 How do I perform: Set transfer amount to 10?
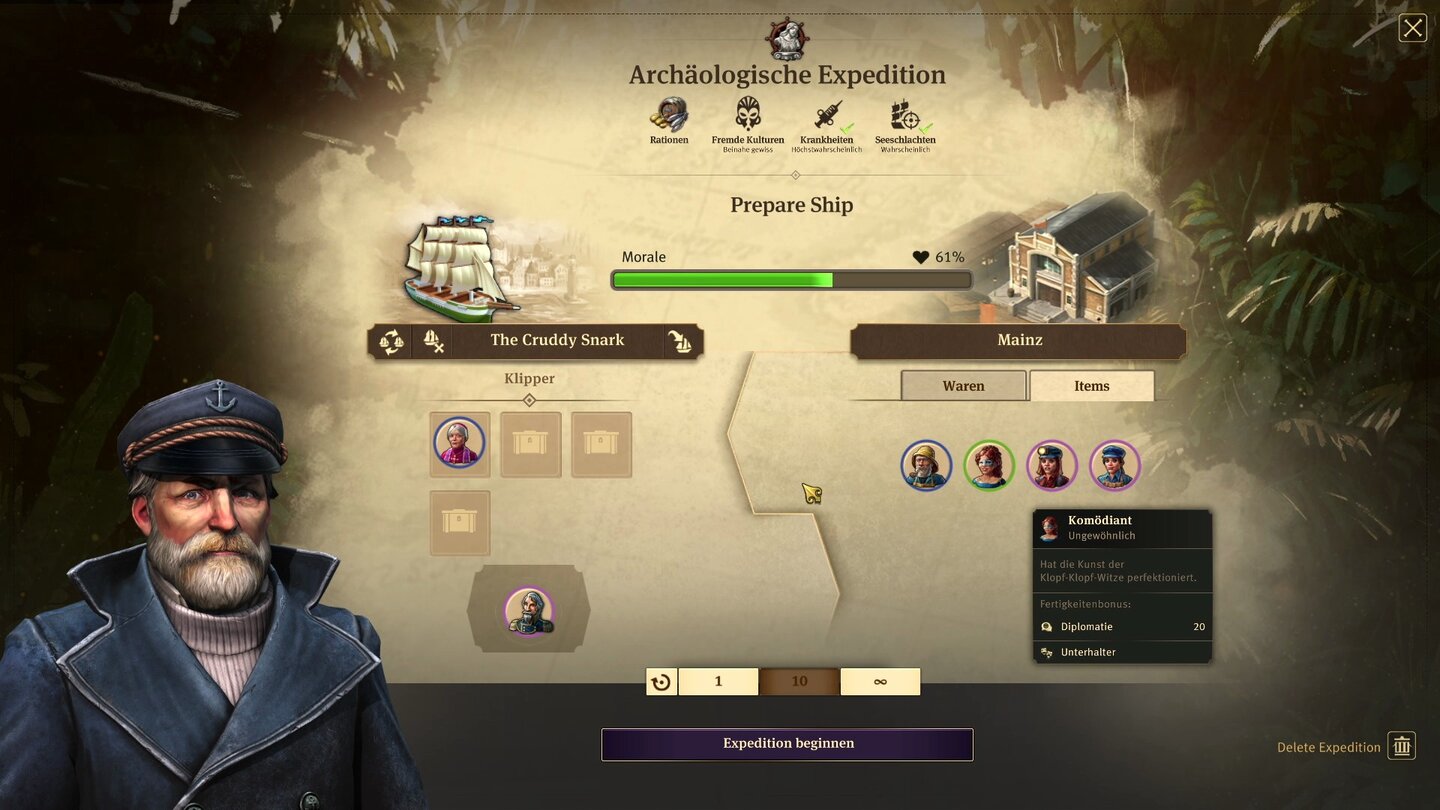tap(799, 681)
